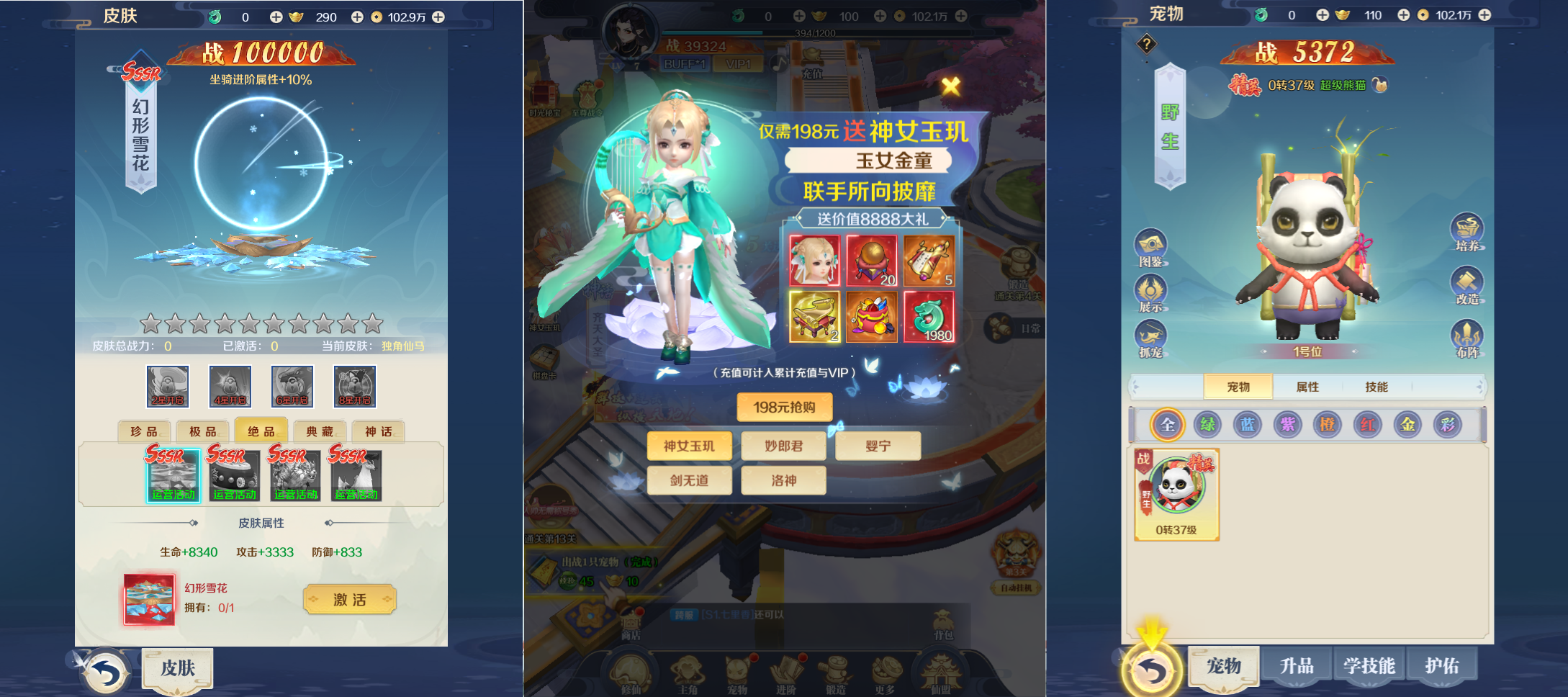The height and width of the screenshot is (697, 1568).
Task: Switch to the 珍品 skin category tab
Action: click(144, 431)
